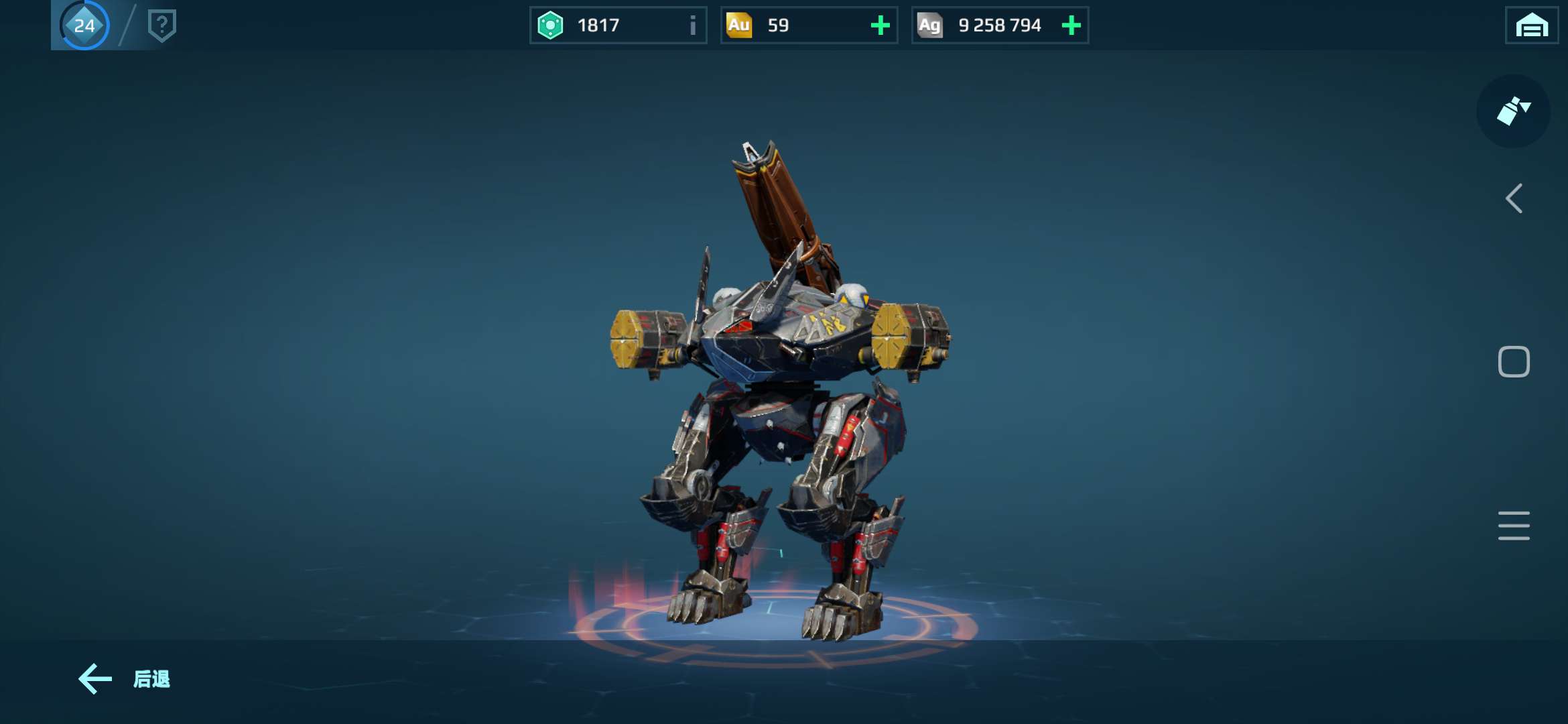
Task: Tap the Android home square button
Action: (x=1514, y=362)
